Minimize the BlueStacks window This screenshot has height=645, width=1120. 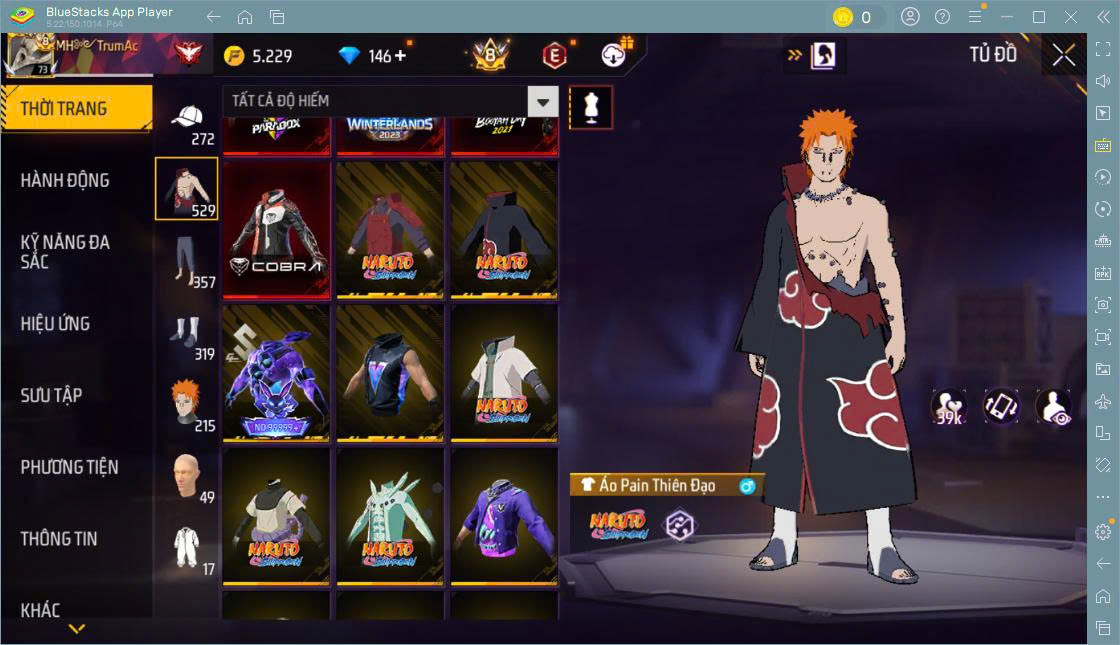coord(1011,17)
